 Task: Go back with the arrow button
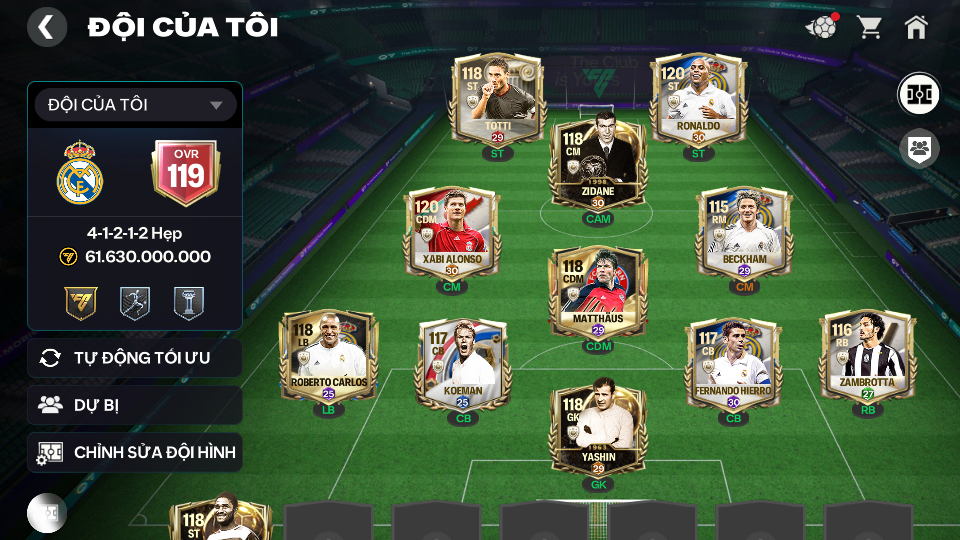(46, 27)
